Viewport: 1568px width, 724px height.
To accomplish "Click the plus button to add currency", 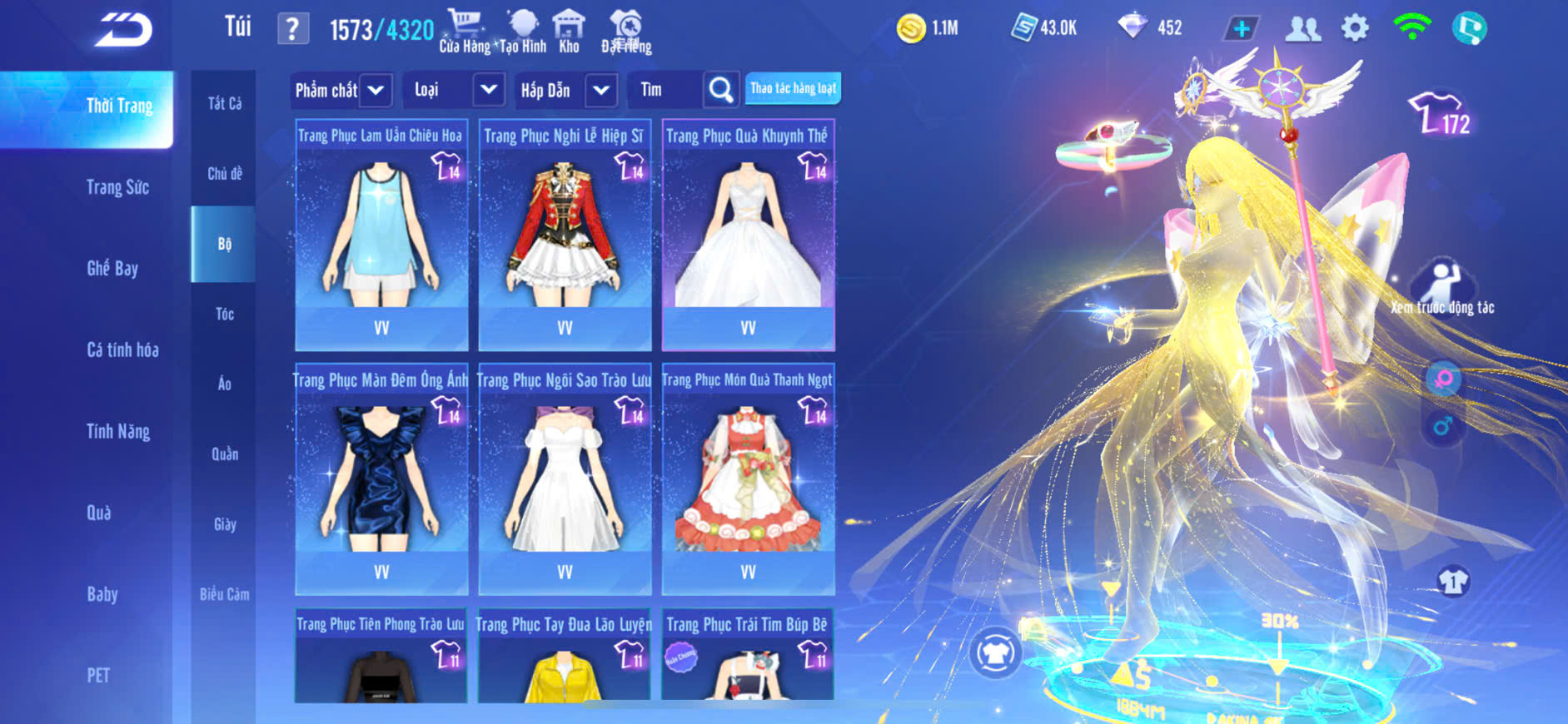I will pos(1241,29).
